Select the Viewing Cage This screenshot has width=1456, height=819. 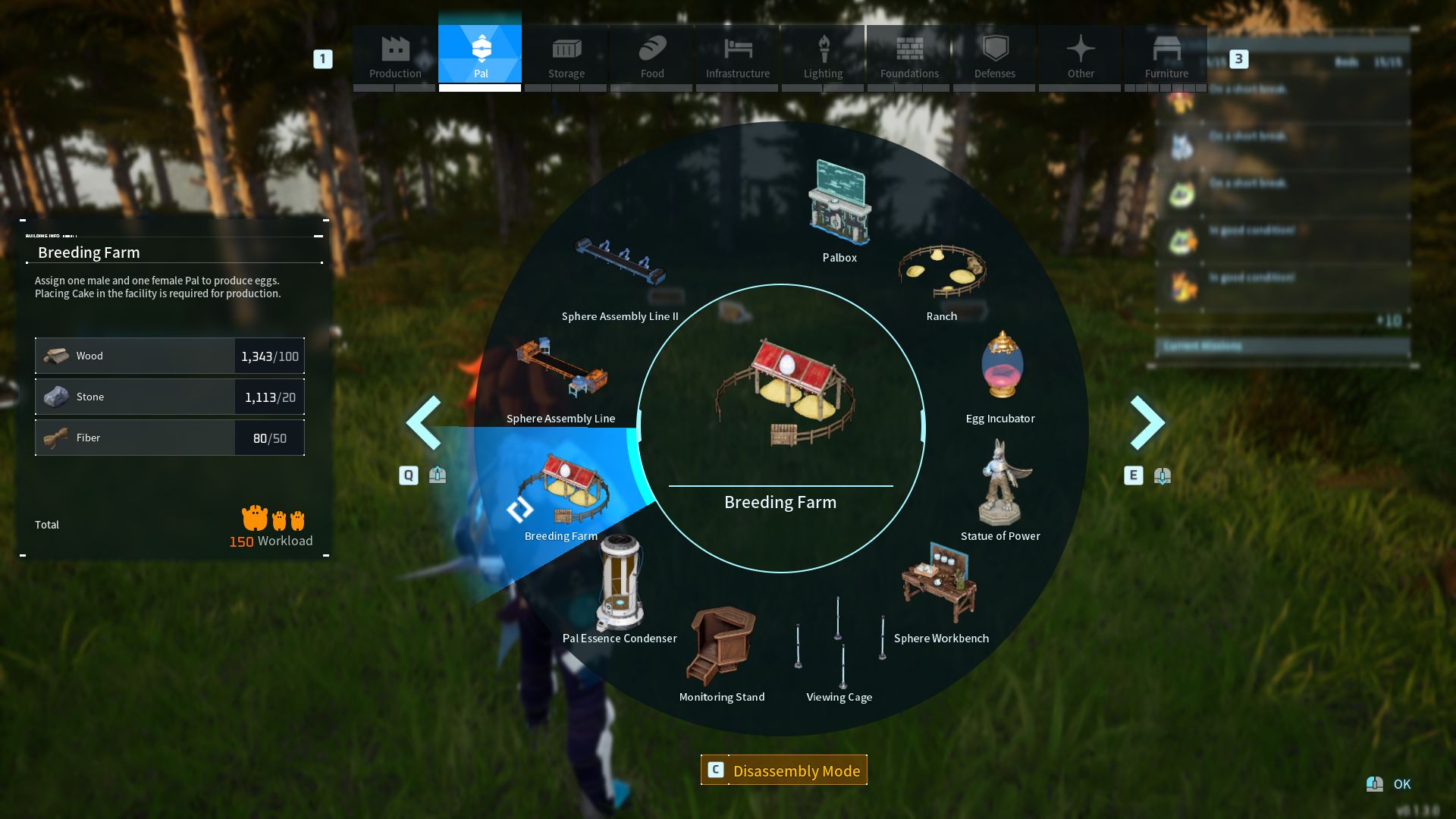pos(839,648)
